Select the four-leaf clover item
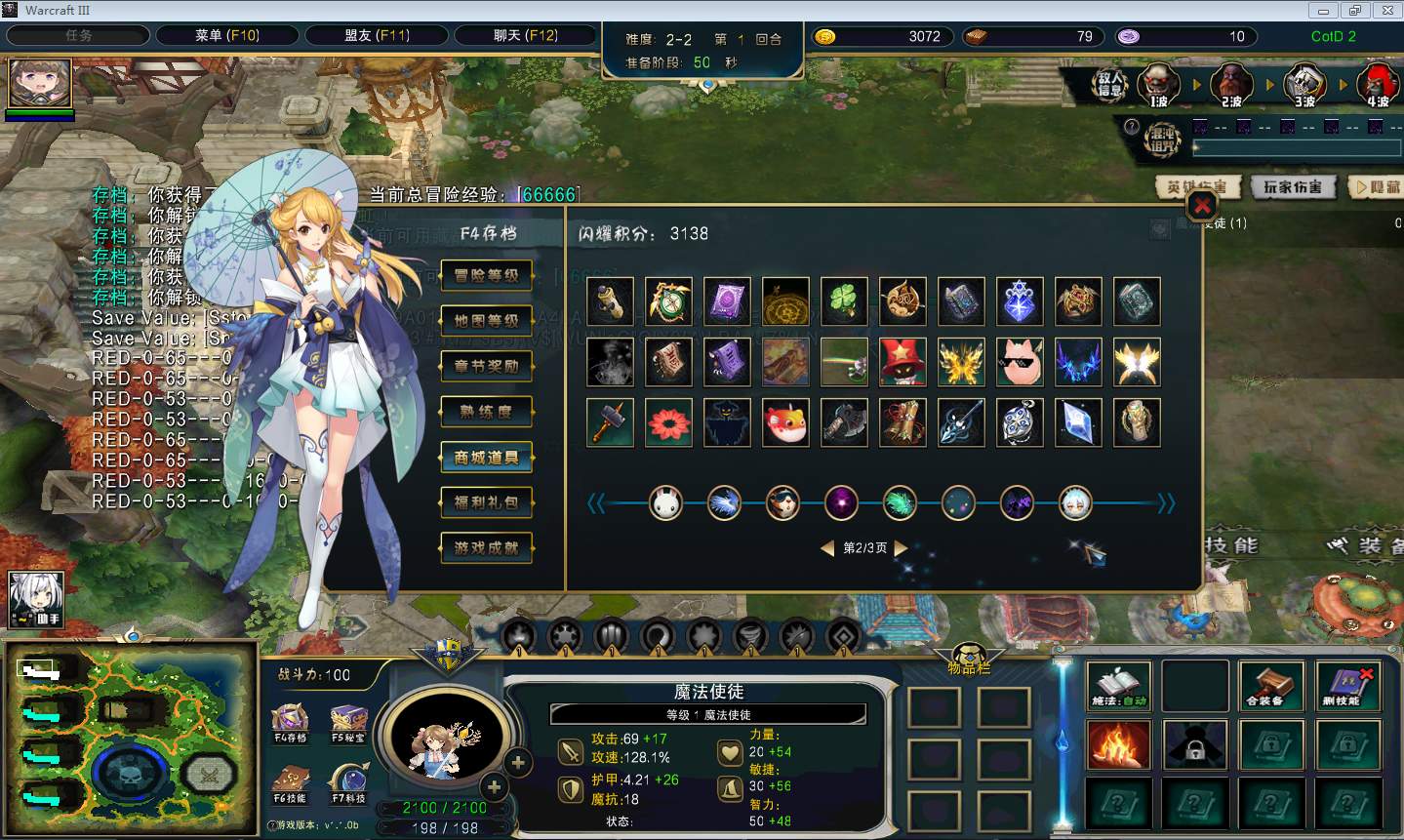Screen dimensions: 1404x840 (x=844, y=301)
